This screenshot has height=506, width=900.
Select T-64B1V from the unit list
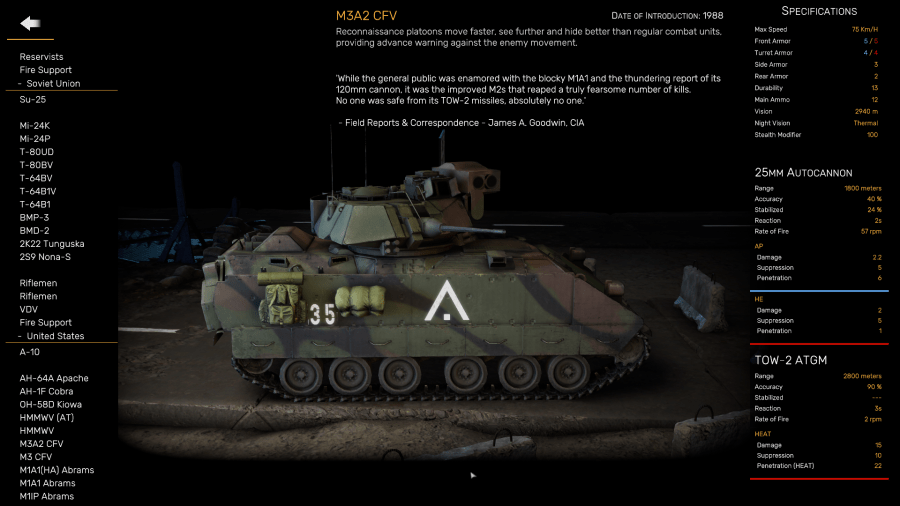click(x=38, y=191)
